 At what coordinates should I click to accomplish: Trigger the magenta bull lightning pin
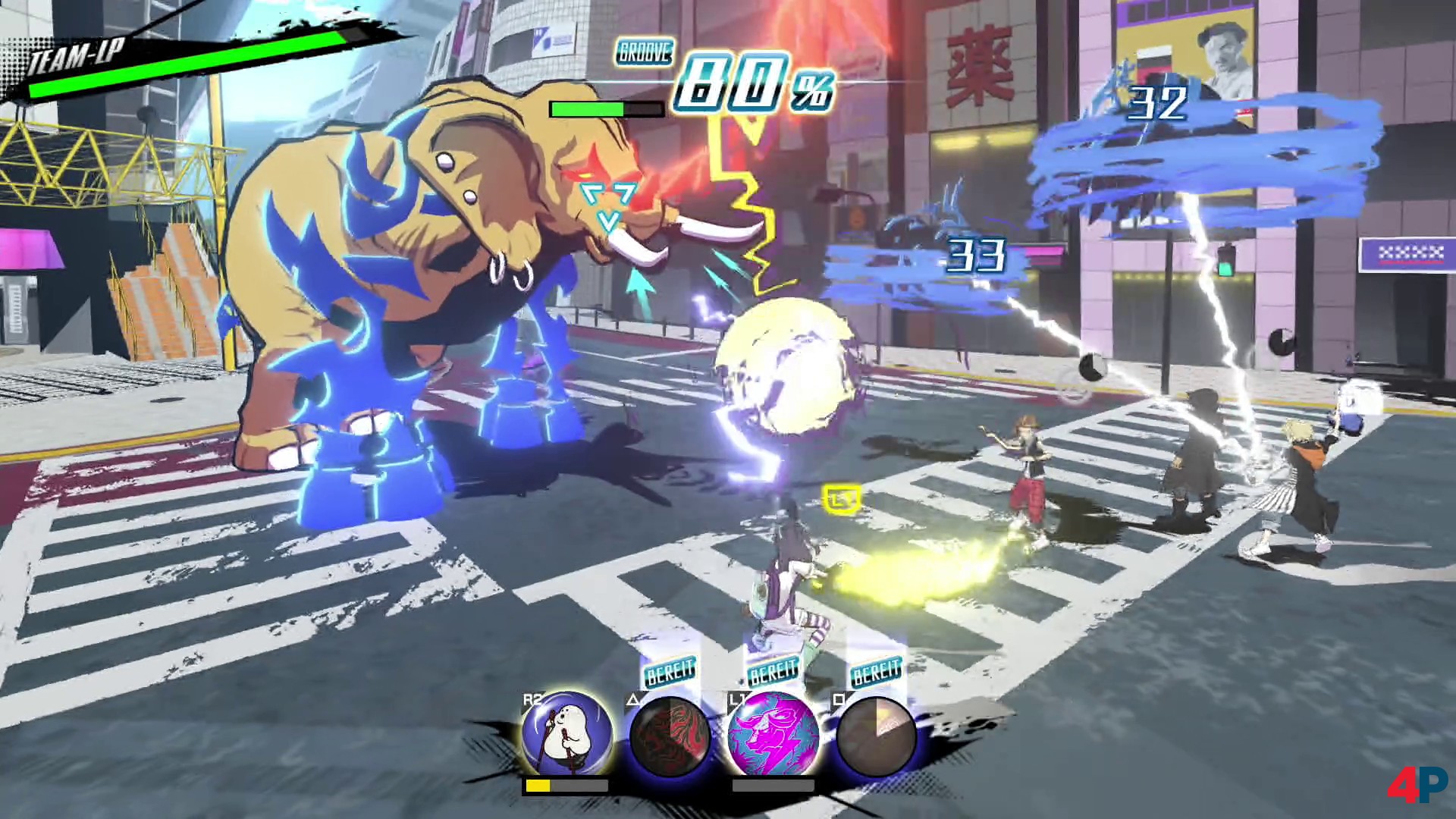tap(773, 736)
